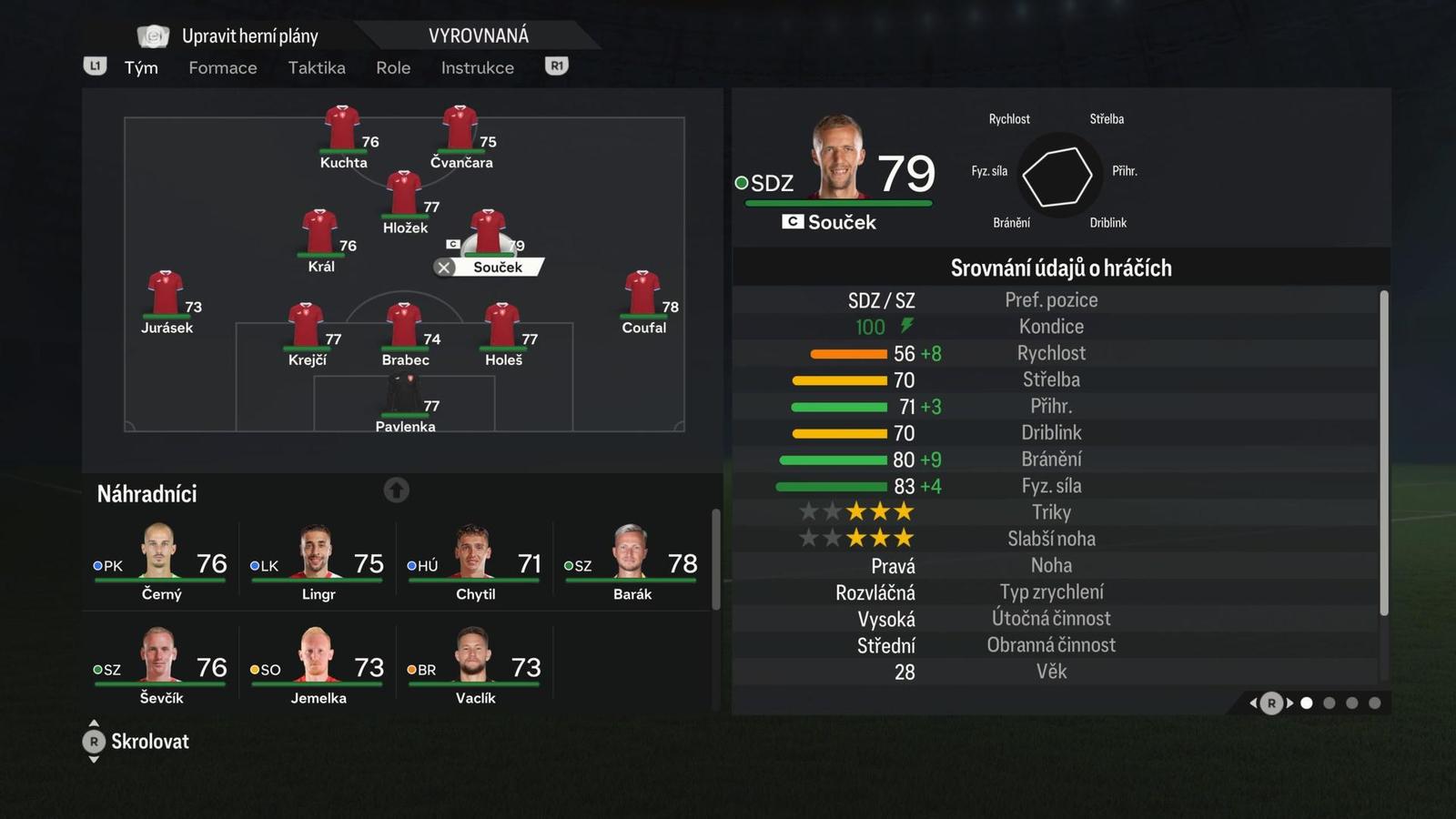This screenshot has height=819, width=1456.
Task: Open Upravit herní plány
Action: pyautogui.click(x=251, y=35)
